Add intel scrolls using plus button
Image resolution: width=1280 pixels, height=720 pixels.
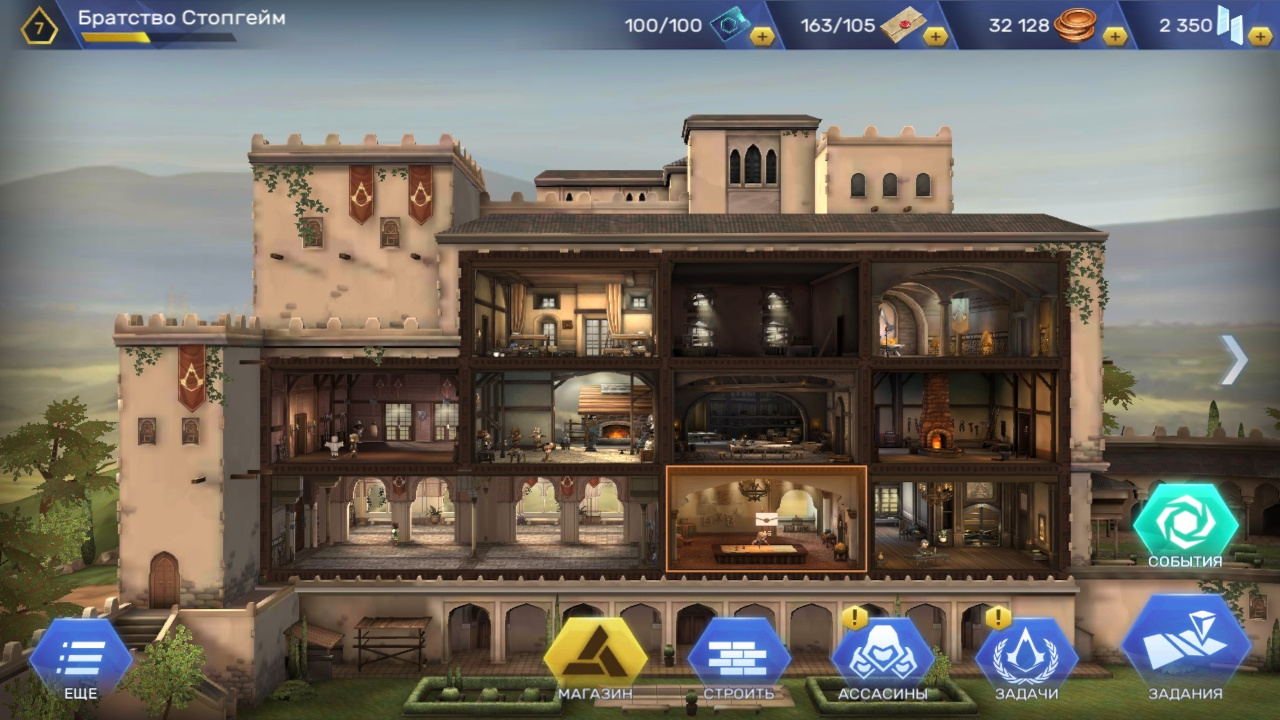pyautogui.click(x=936, y=36)
